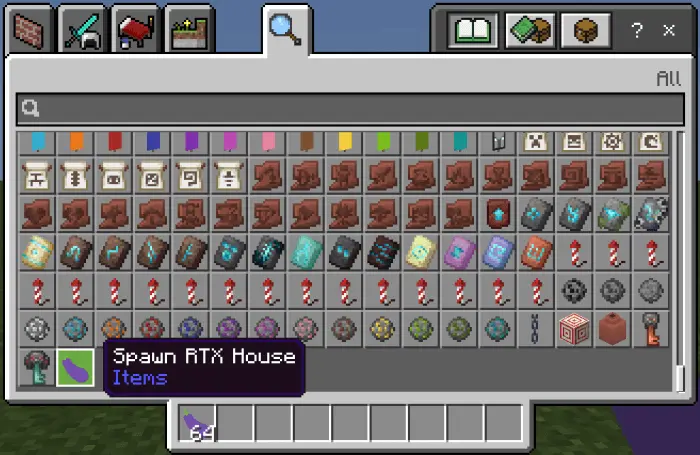Select the magnifying glass search tab
The width and height of the screenshot is (700, 455).
click(285, 31)
